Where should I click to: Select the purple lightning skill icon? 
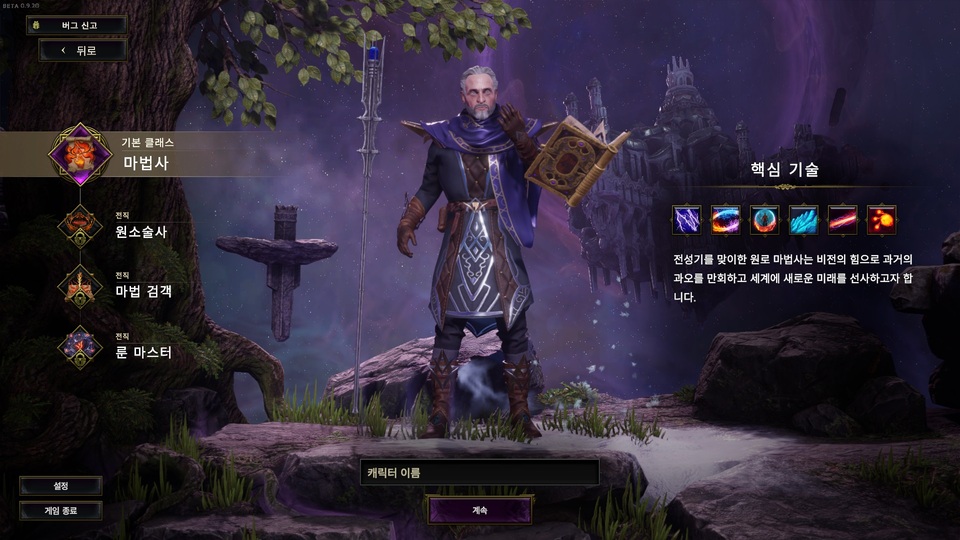click(x=687, y=219)
